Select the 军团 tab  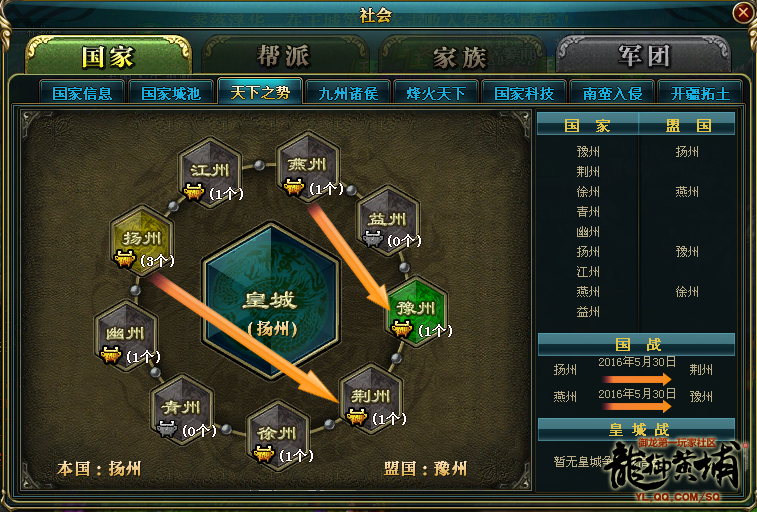tap(643, 56)
